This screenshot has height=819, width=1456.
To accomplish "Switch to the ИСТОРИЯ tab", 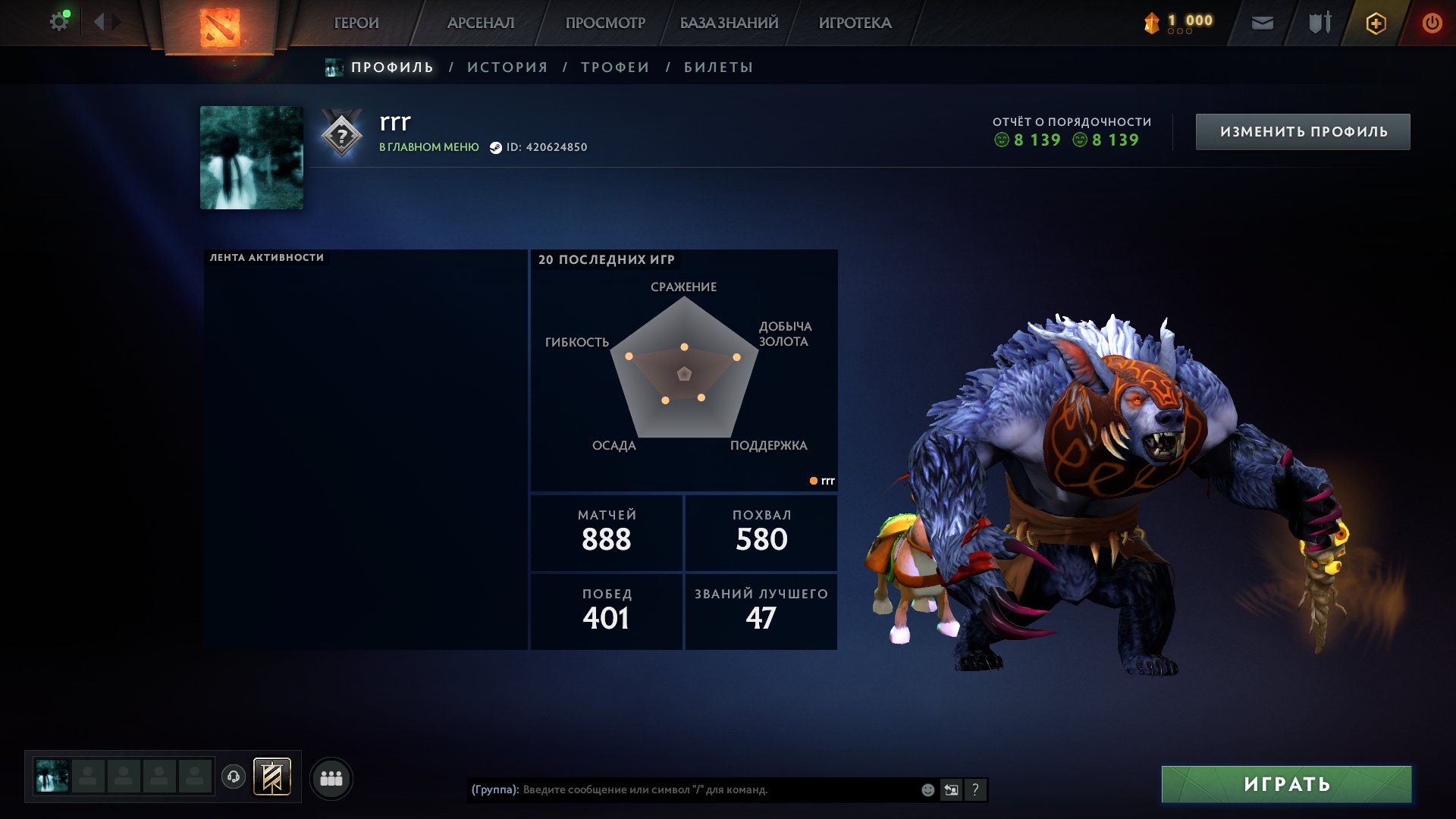I will click(507, 67).
